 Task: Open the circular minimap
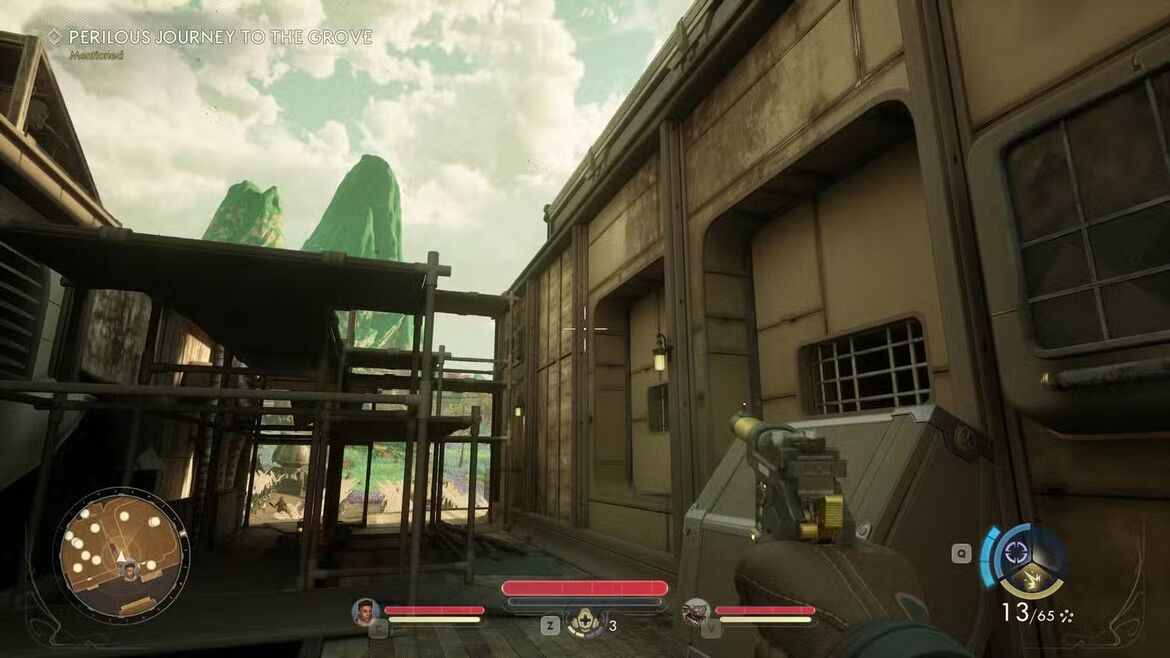point(121,549)
